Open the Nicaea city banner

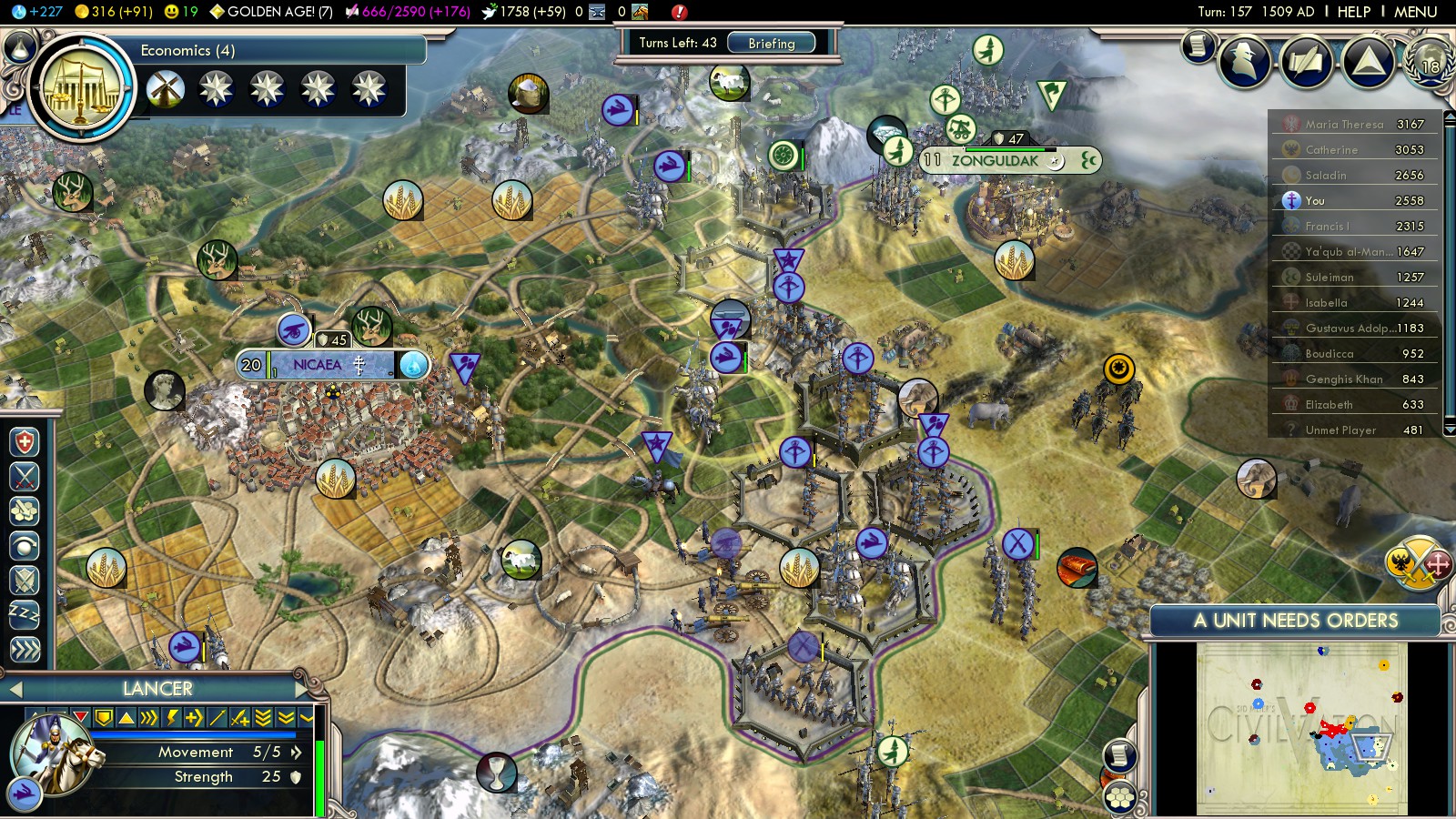pyautogui.click(x=318, y=365)
